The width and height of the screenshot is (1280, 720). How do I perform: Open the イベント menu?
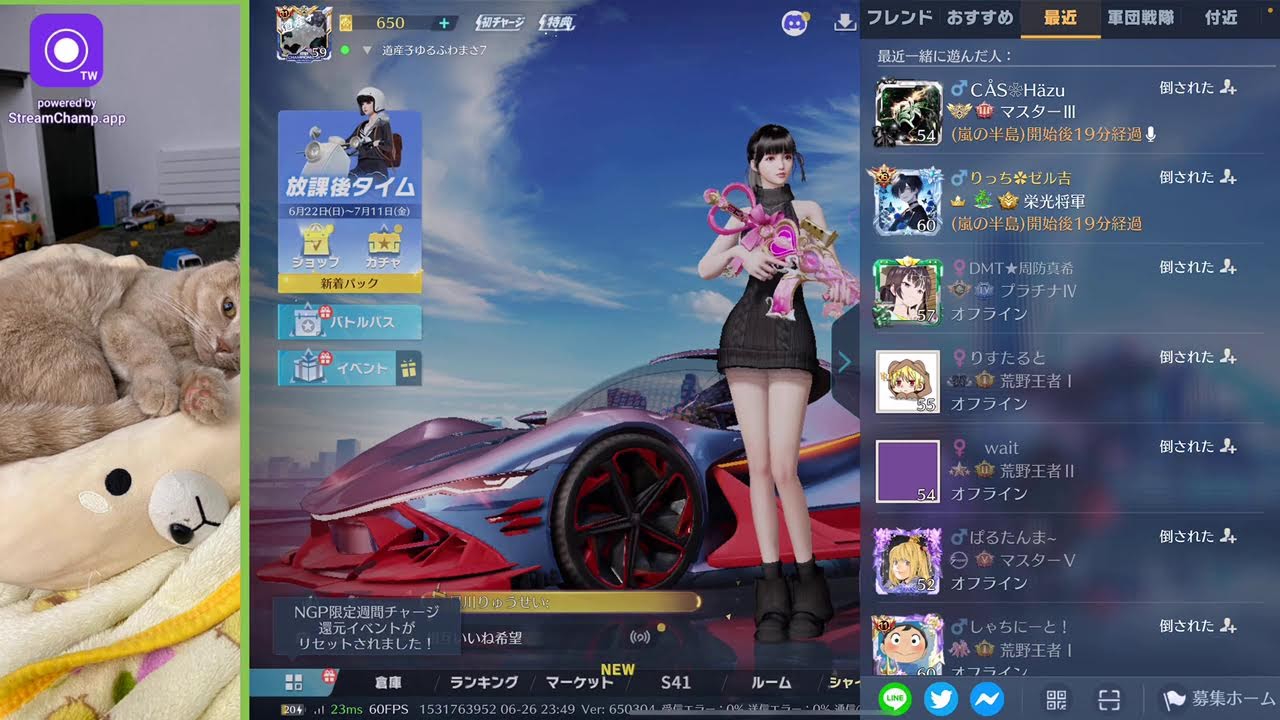point(349,368)
